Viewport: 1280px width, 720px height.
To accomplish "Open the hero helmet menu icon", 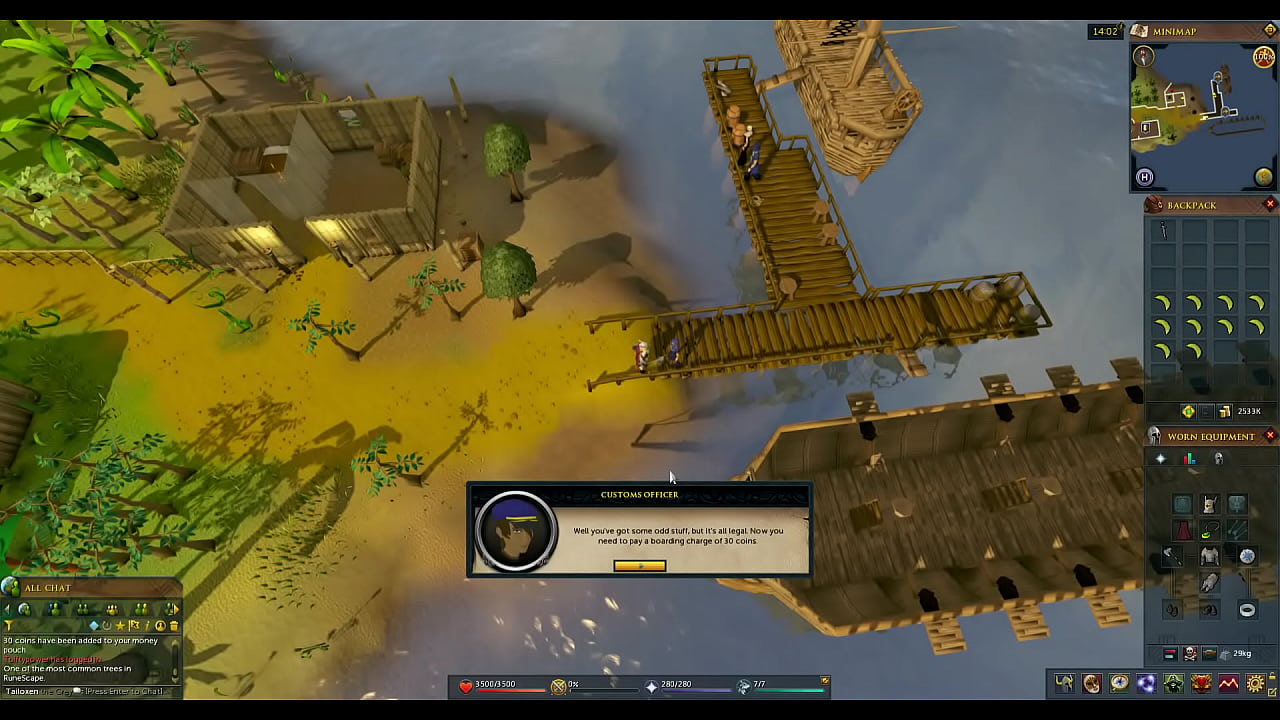I will point(1064,684).
